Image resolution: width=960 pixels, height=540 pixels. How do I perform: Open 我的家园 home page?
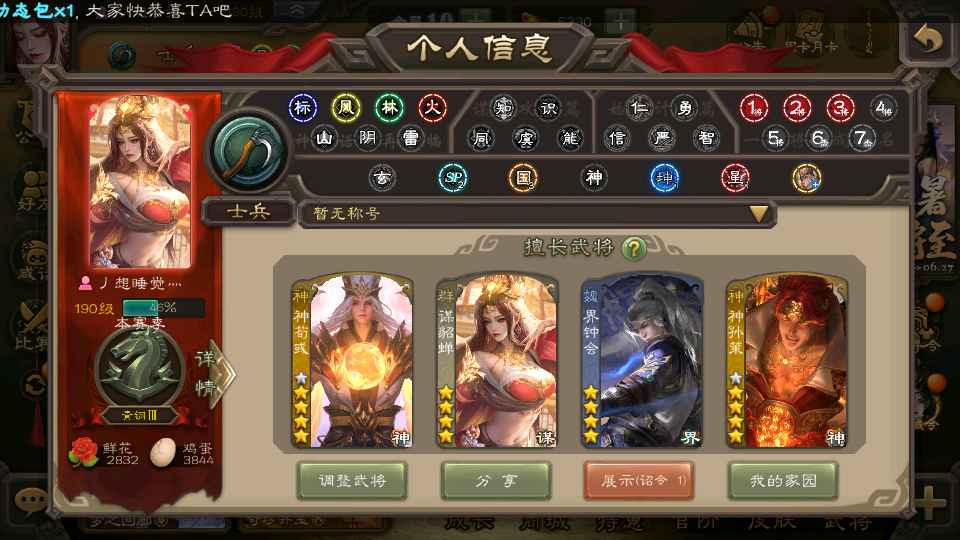[x=783, y=481]
